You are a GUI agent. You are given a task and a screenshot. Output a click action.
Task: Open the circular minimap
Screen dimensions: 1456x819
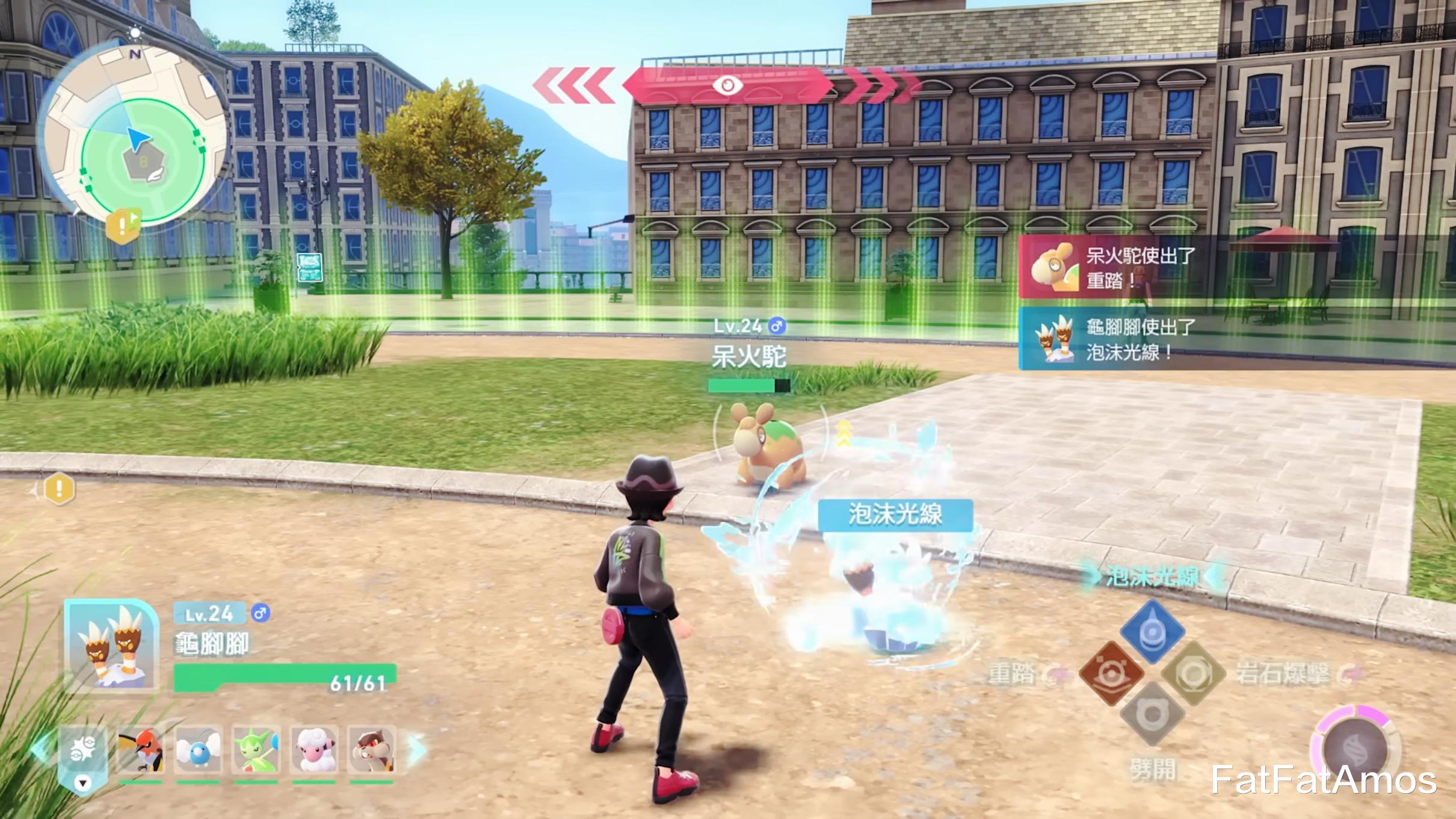[x=134, y=135]
